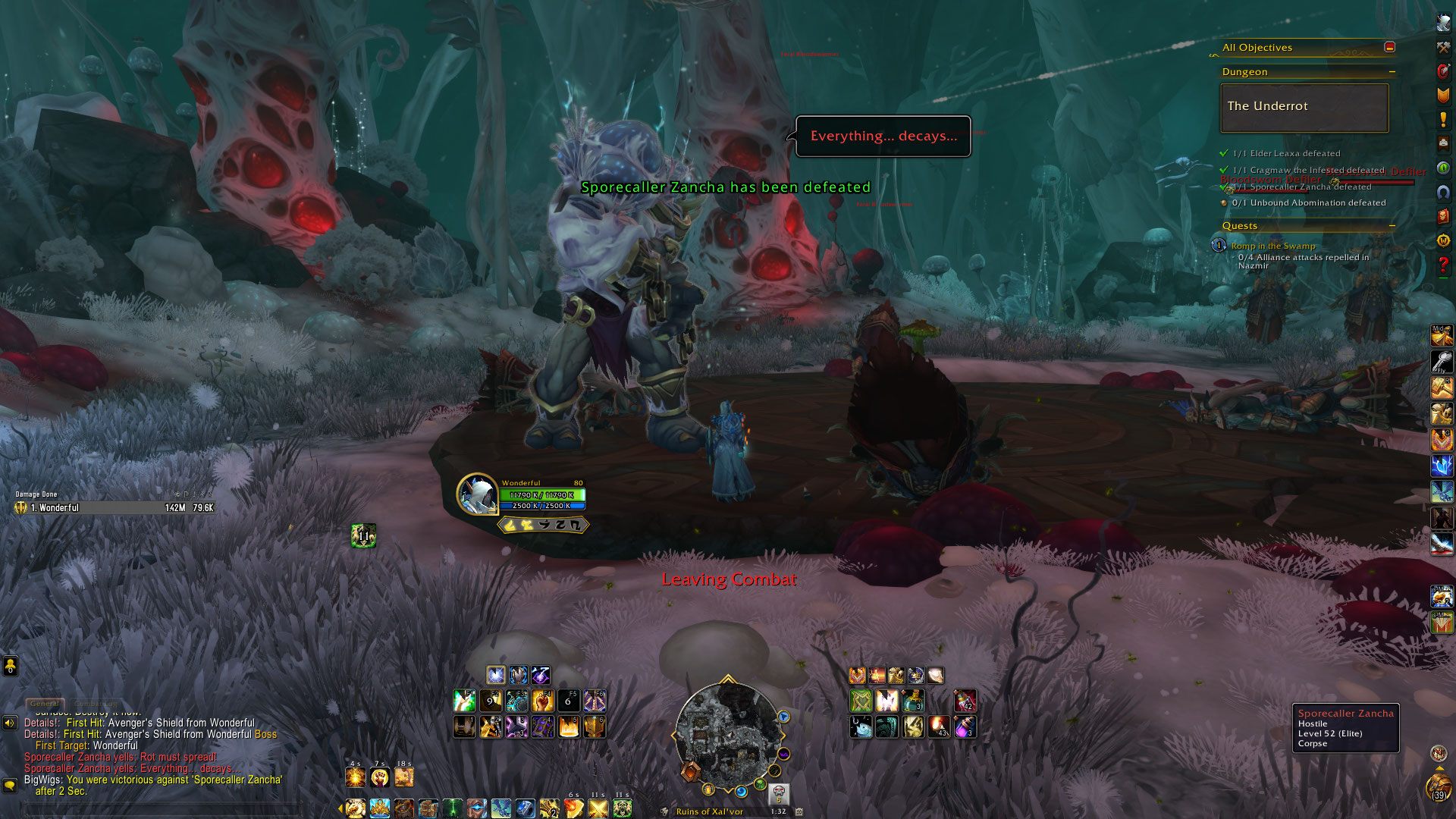Select Wonderful's row in Damage Done meter

(x=114, y=508)
